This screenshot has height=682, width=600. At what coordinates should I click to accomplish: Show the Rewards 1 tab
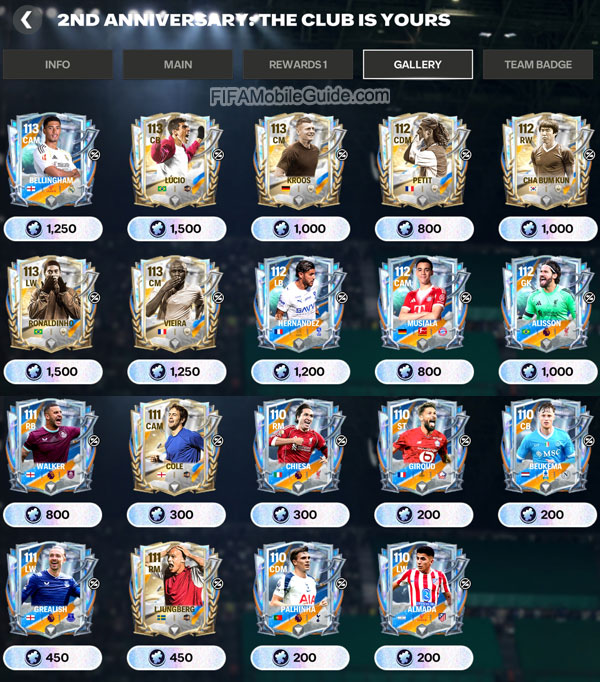coord(298,65)
